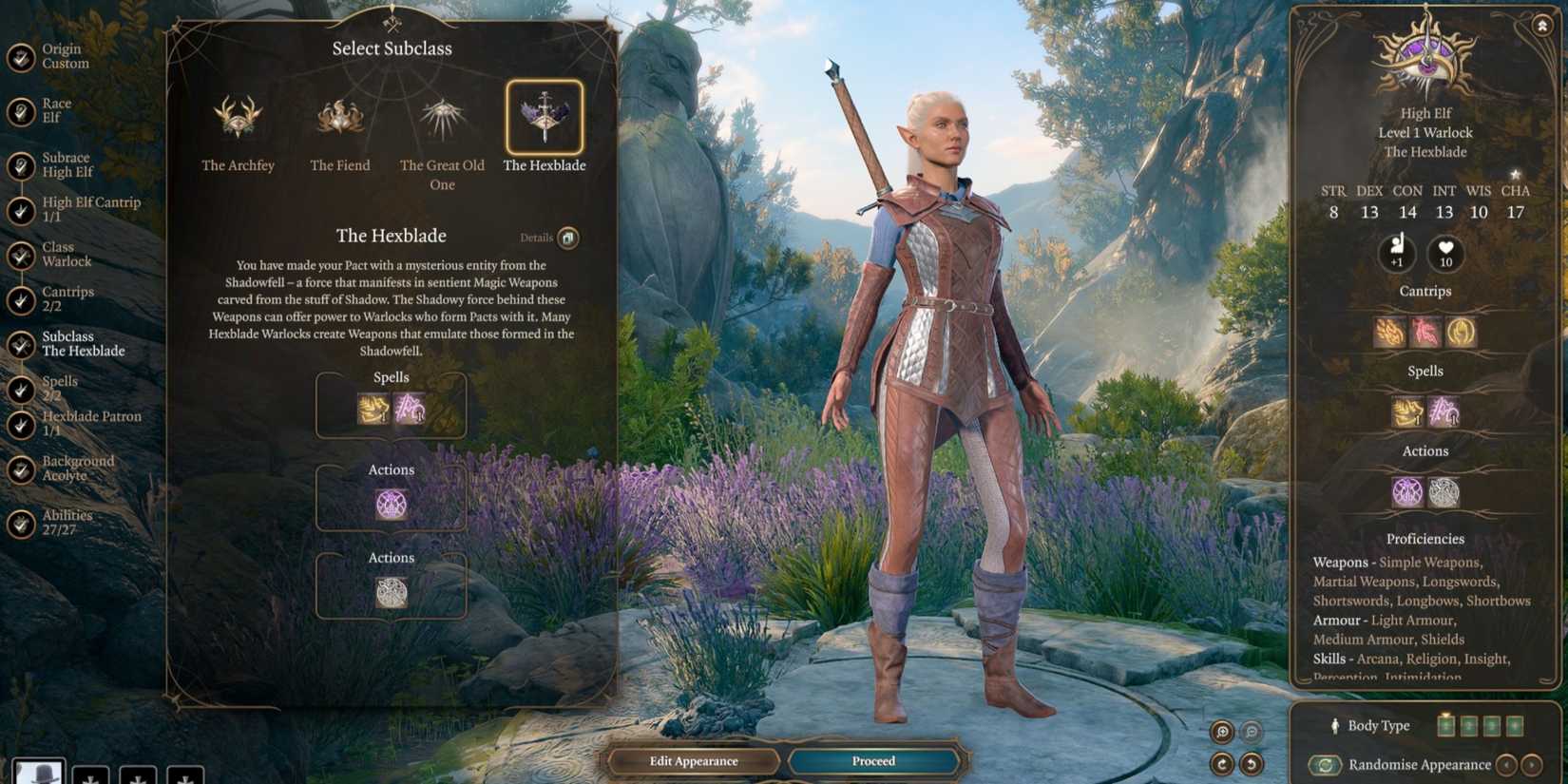Click the checkmark beside Abilities 27/27
This screenshot has height=784, width=1568.
tap(19, 522)
